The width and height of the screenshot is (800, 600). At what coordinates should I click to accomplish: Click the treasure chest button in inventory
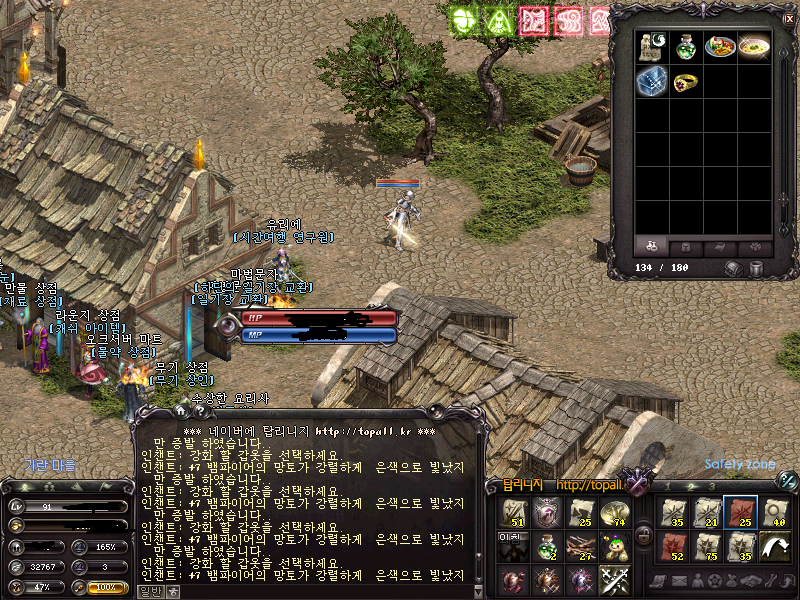point(733,268)
